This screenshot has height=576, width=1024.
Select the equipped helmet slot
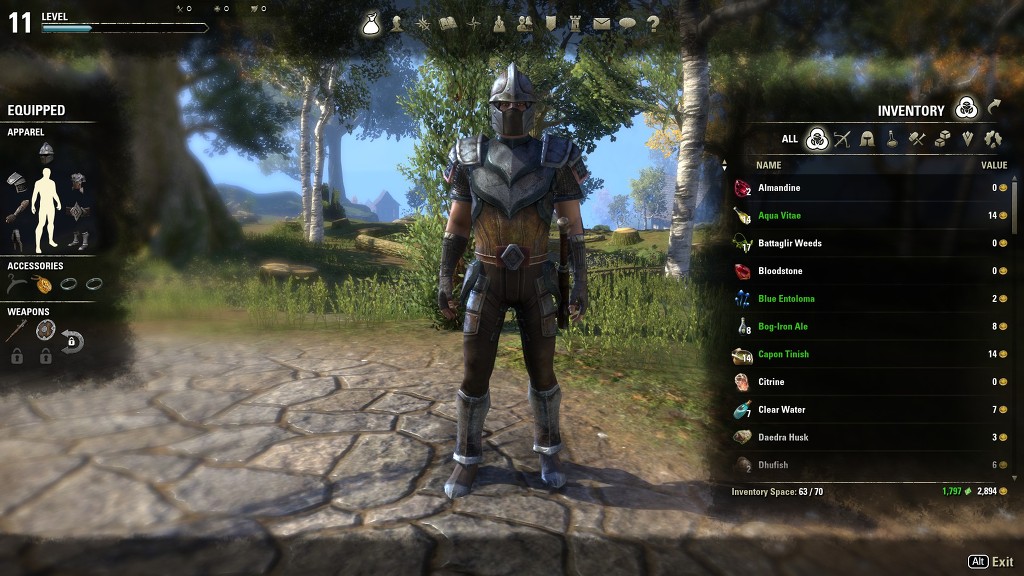tap(46, 150)
